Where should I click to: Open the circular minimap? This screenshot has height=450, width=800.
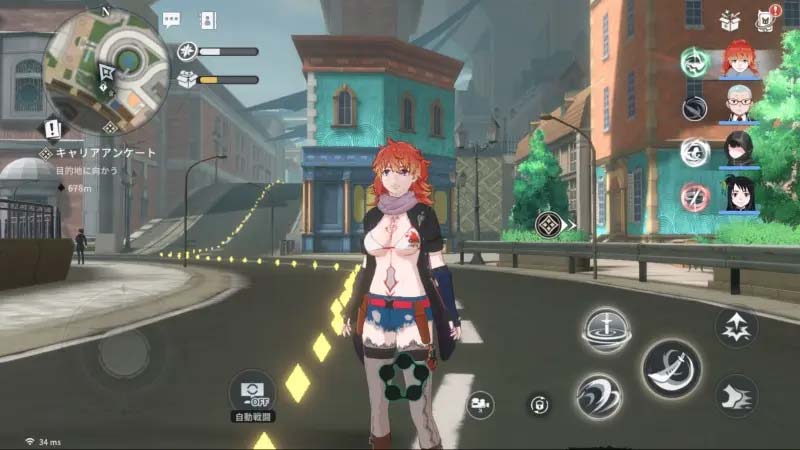pyautogui.click(x=107, y=70)
